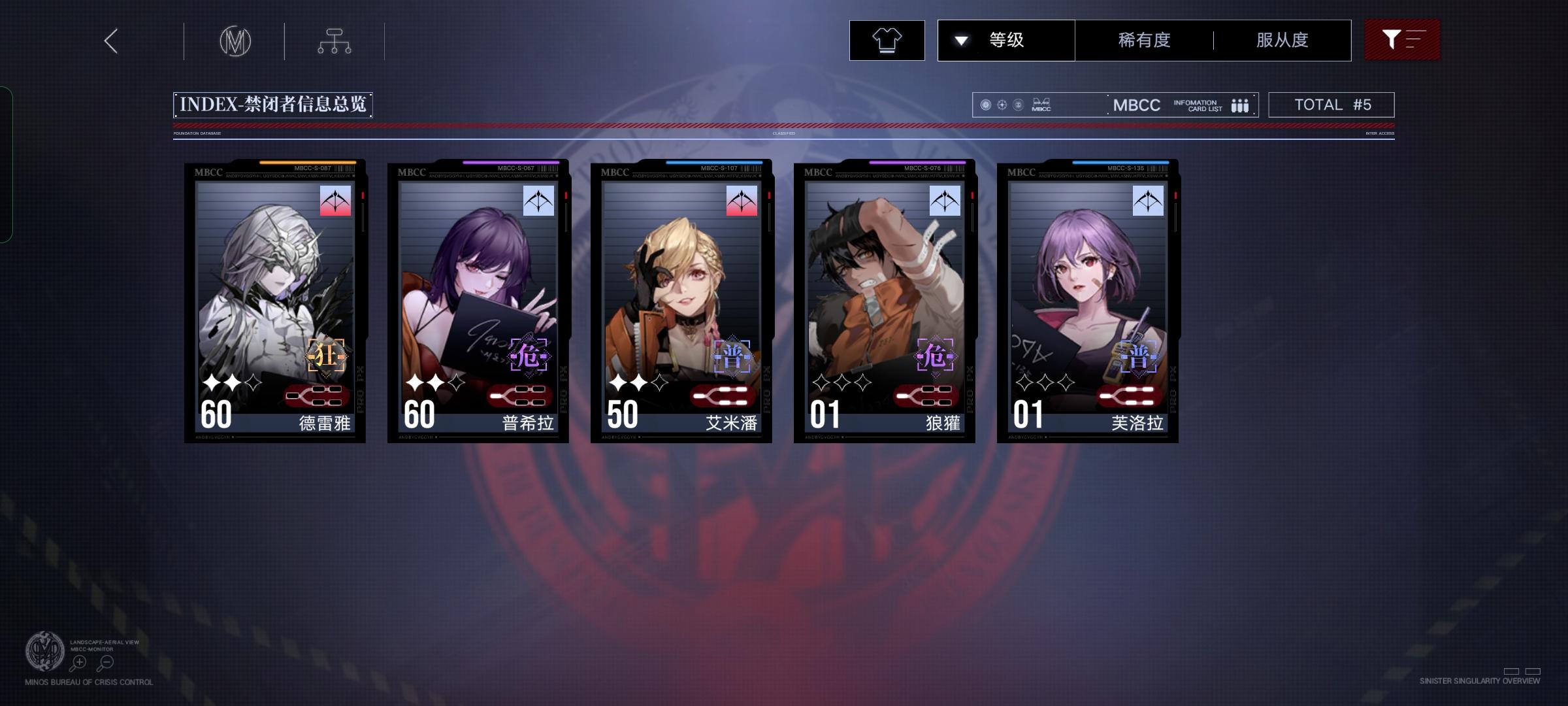The width and height of the screenshot is (1568, 706).
Task: Open the 等级 sorting dropdown
Action: coord(1006,40)
